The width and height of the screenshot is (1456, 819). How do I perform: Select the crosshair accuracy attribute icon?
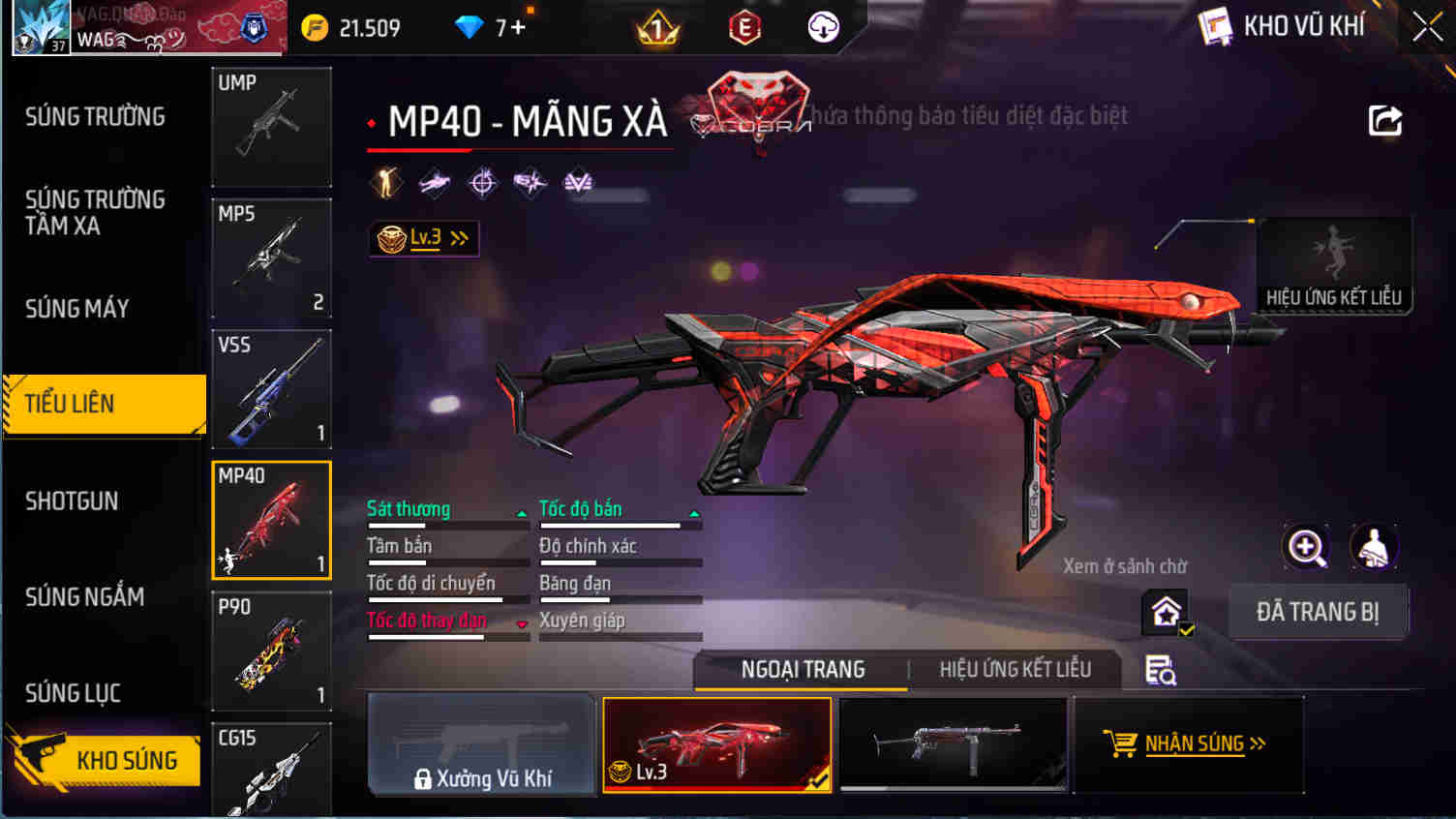pos(481,181)
